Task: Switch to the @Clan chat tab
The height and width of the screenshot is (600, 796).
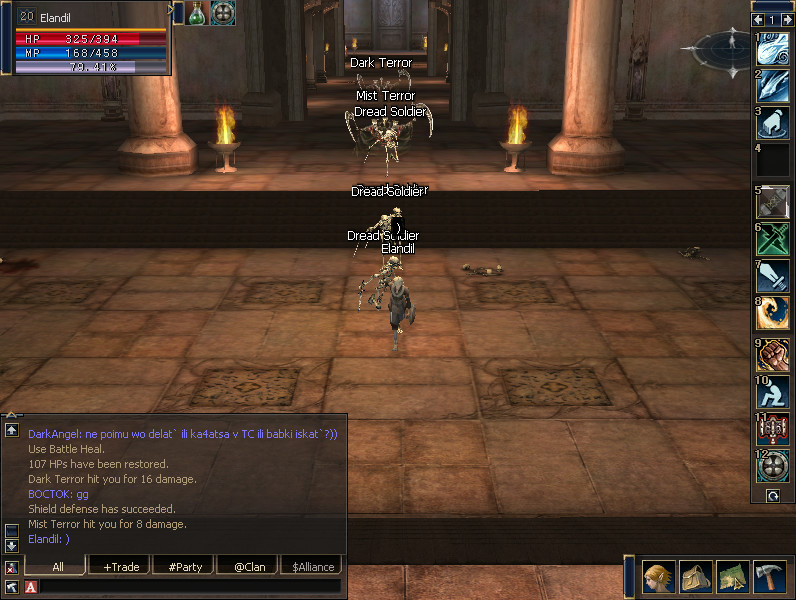Action: point(249,567)
